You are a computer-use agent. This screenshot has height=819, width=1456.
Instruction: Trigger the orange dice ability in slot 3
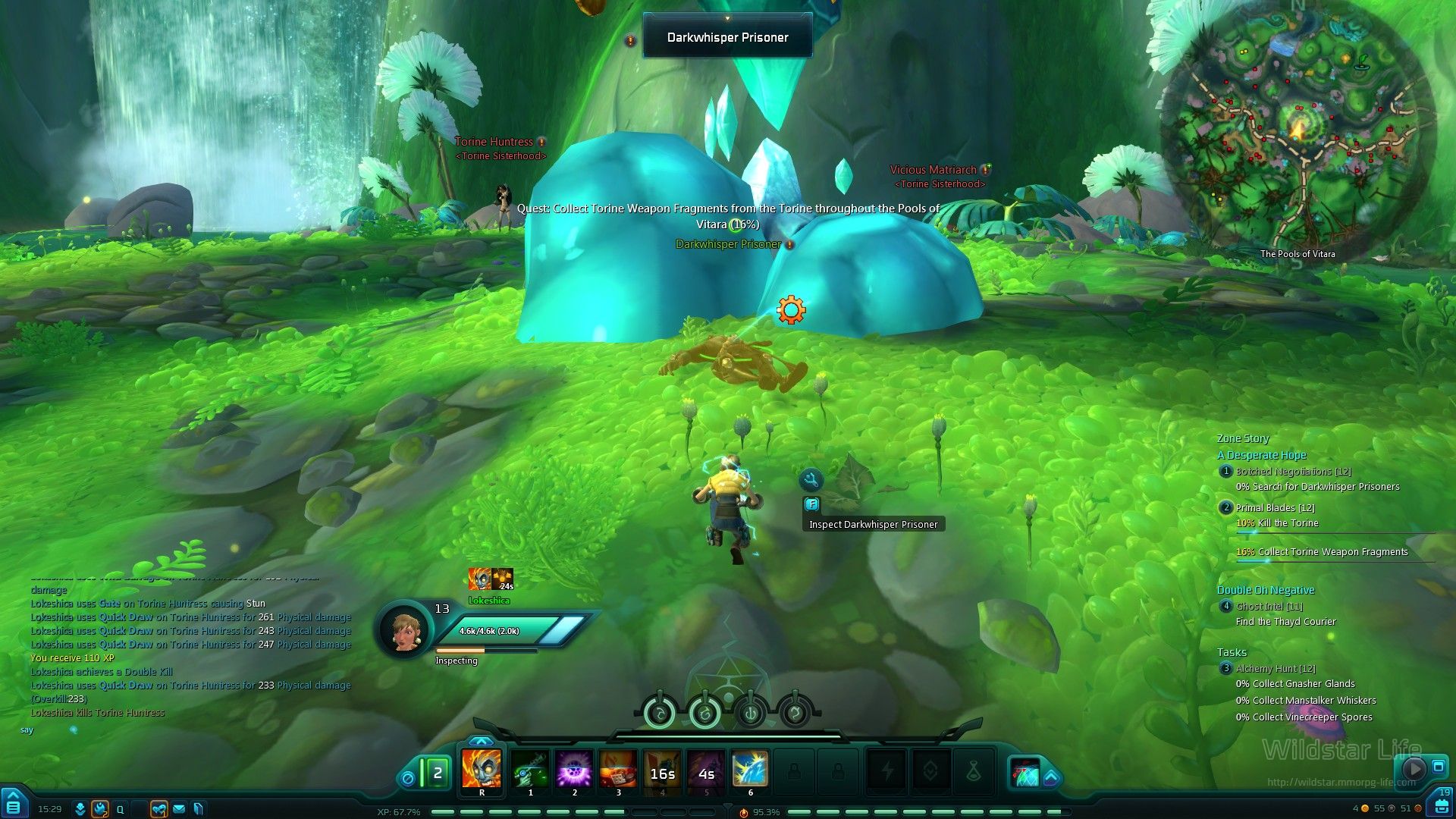[618, 769]
